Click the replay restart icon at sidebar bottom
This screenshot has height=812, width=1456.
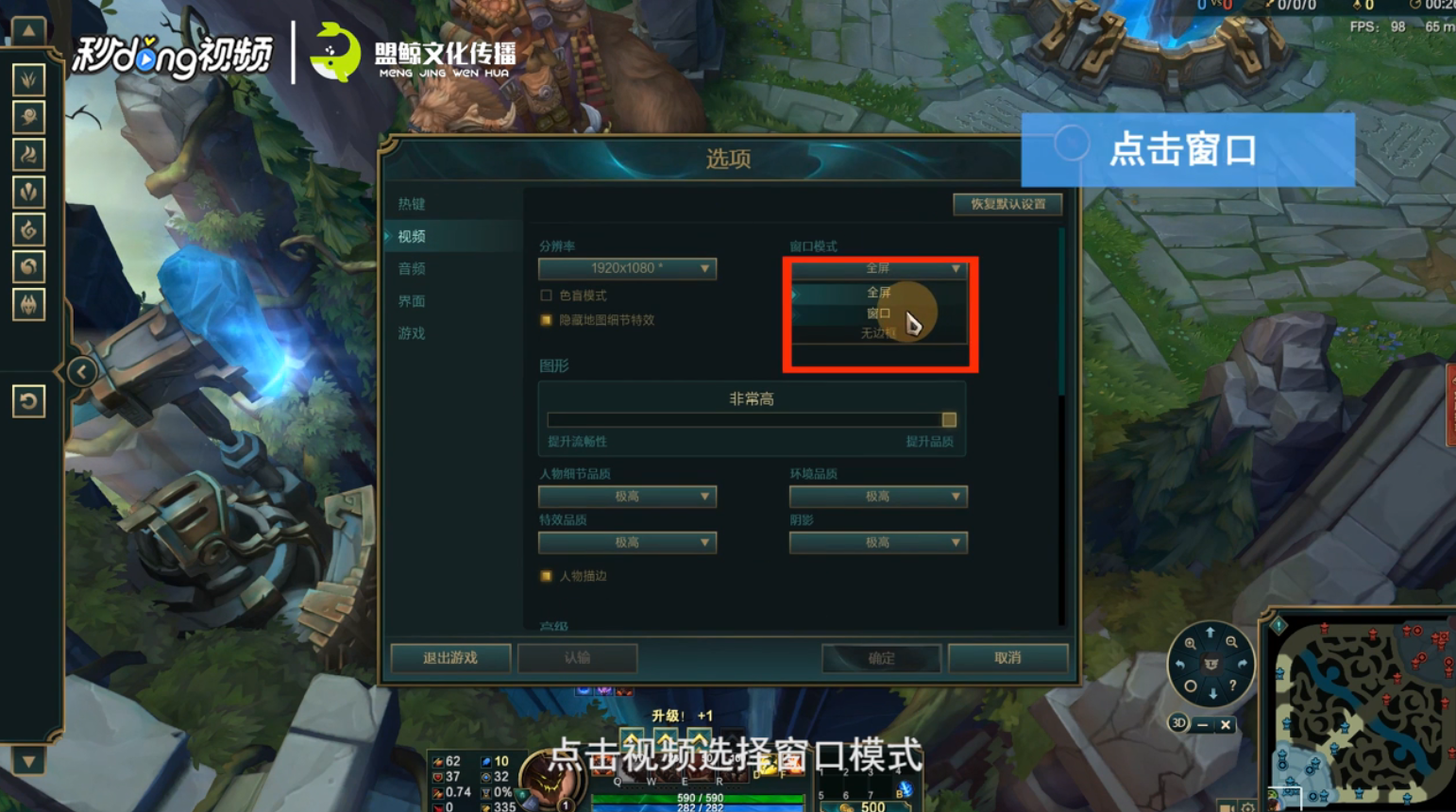[28, 401]
